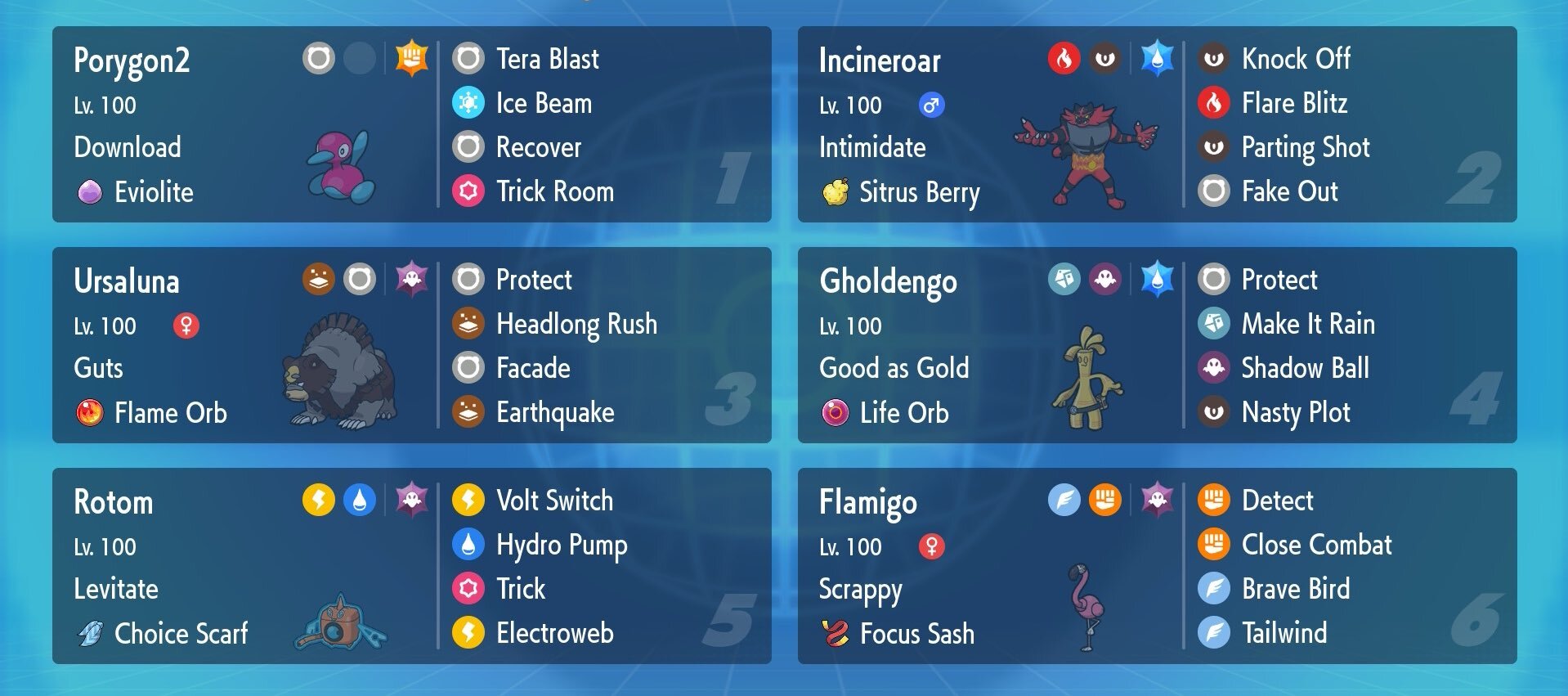Image resolution: width=1568 pixels, height=696 pixels.
Task: Select the Choice Scarf held item
Action: pos(180,634)
